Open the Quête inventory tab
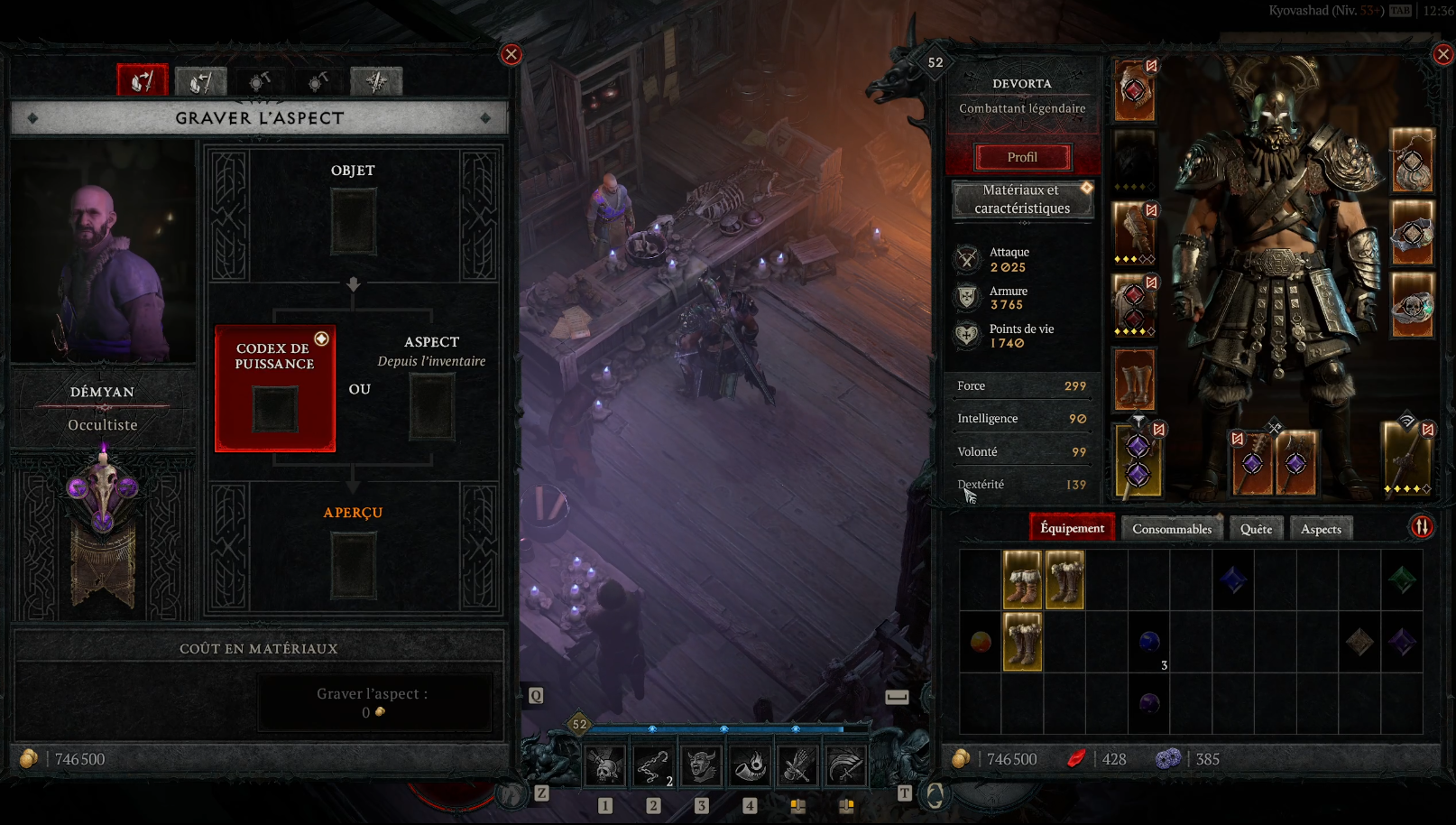The height and width of the screenshot is (825, 1456). [x=1256, y=529]
